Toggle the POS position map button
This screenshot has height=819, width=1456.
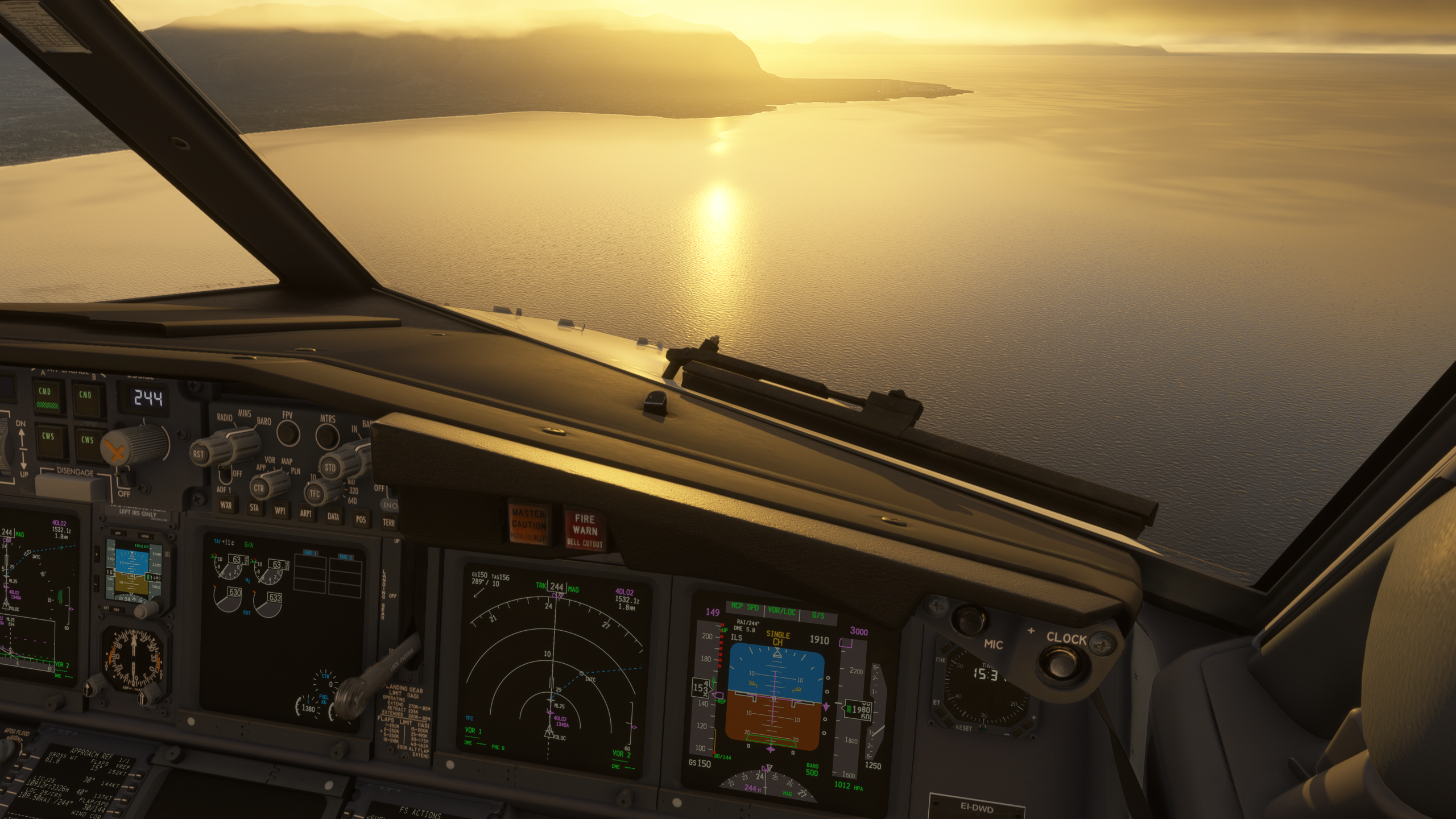point(361,519)
